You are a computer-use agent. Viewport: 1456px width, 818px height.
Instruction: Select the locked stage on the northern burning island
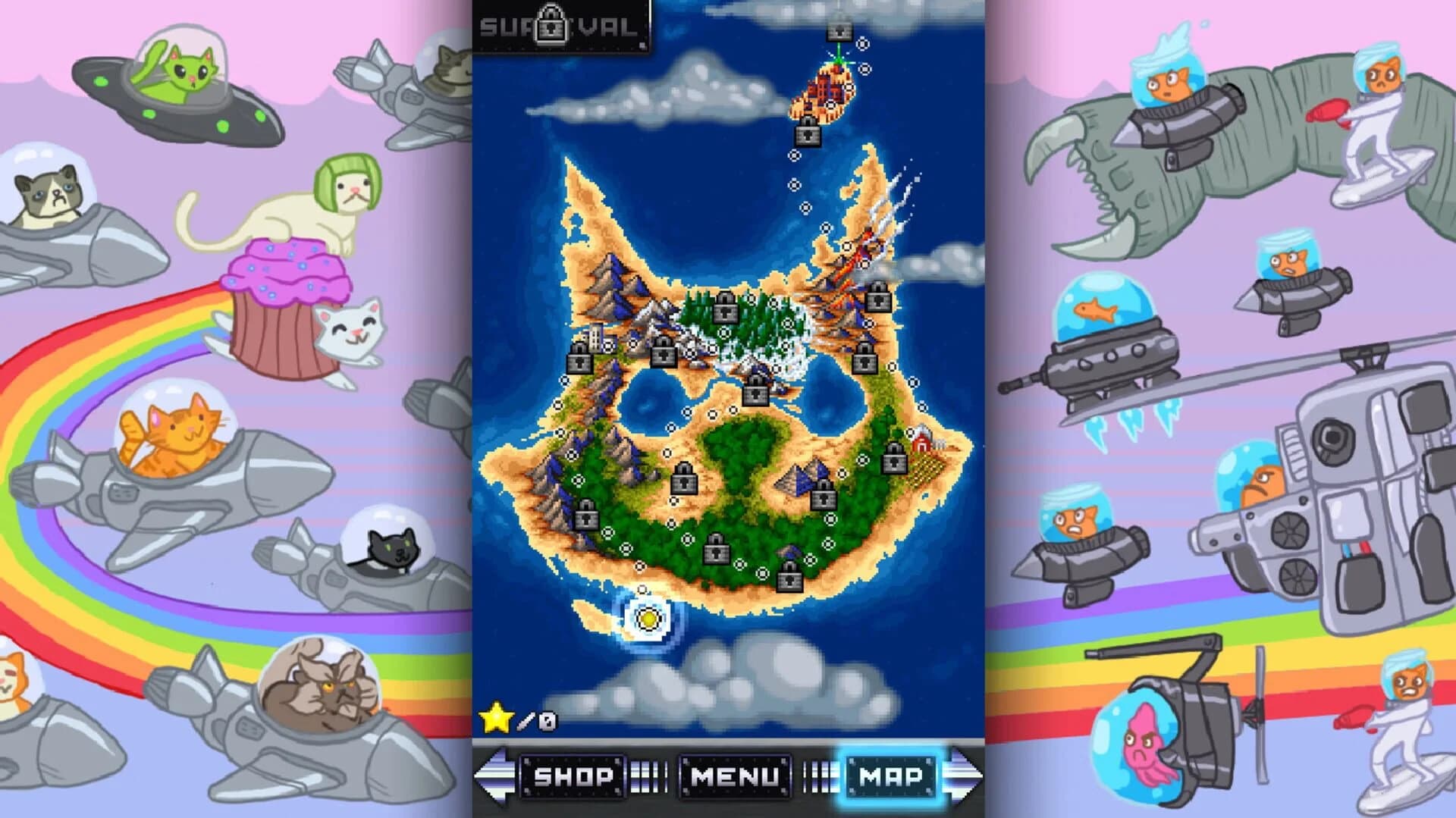[839, 31]
